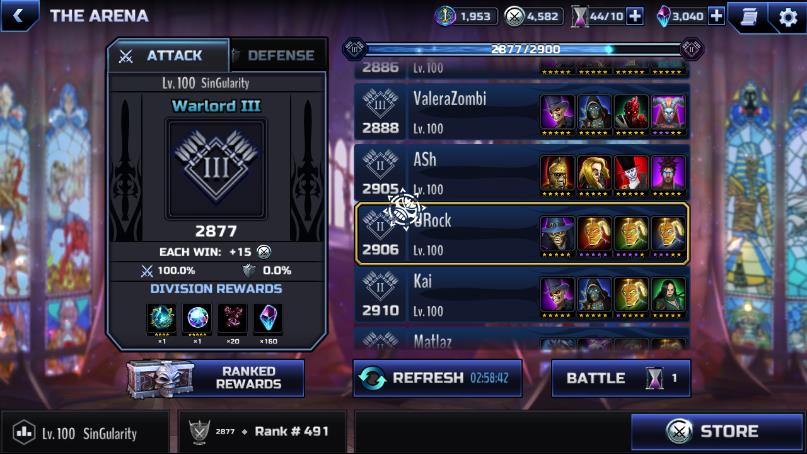
Task: Start the Battle
Action: click(620, 378)
